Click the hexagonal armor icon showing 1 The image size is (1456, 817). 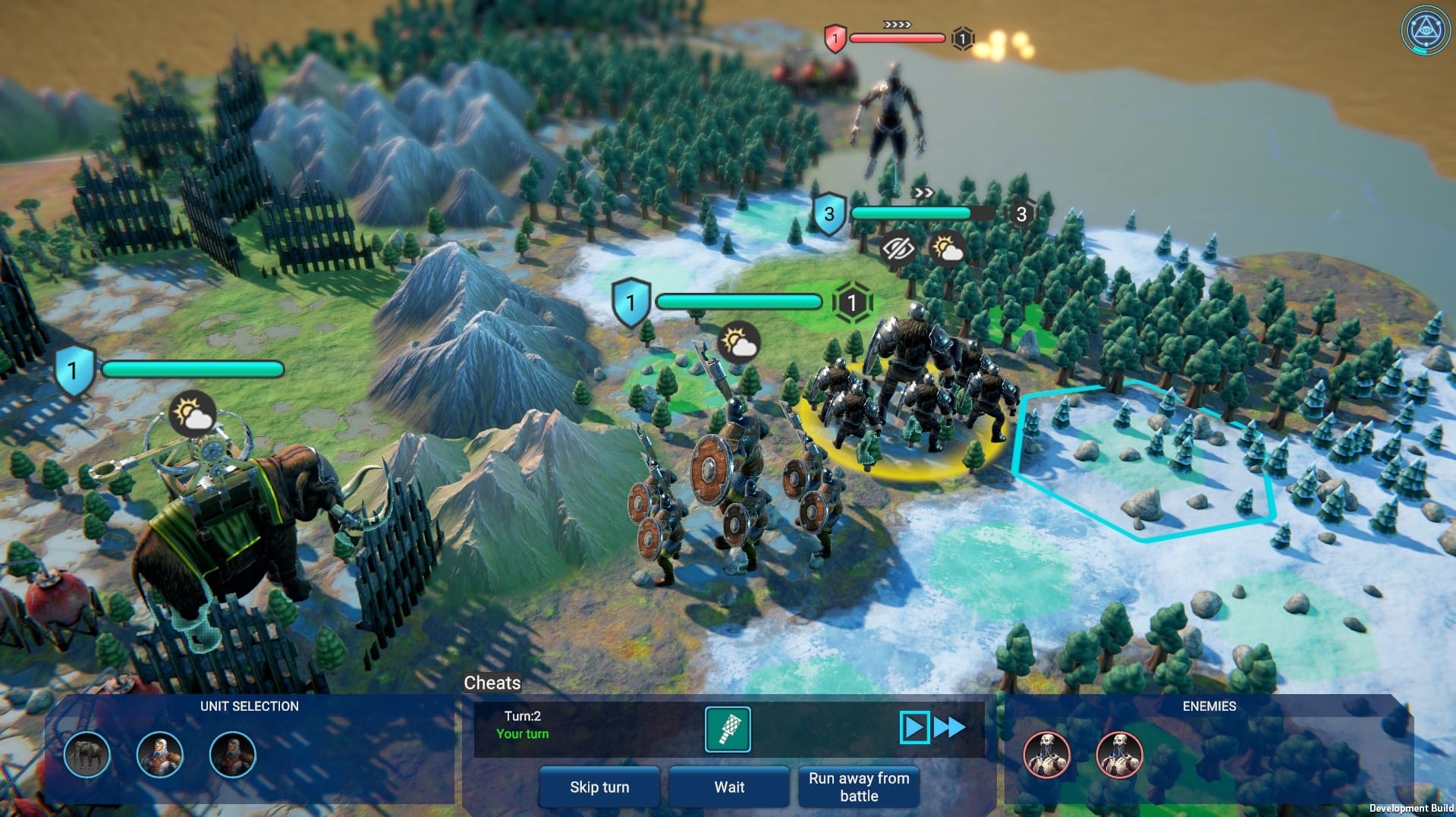click(855, 301)
